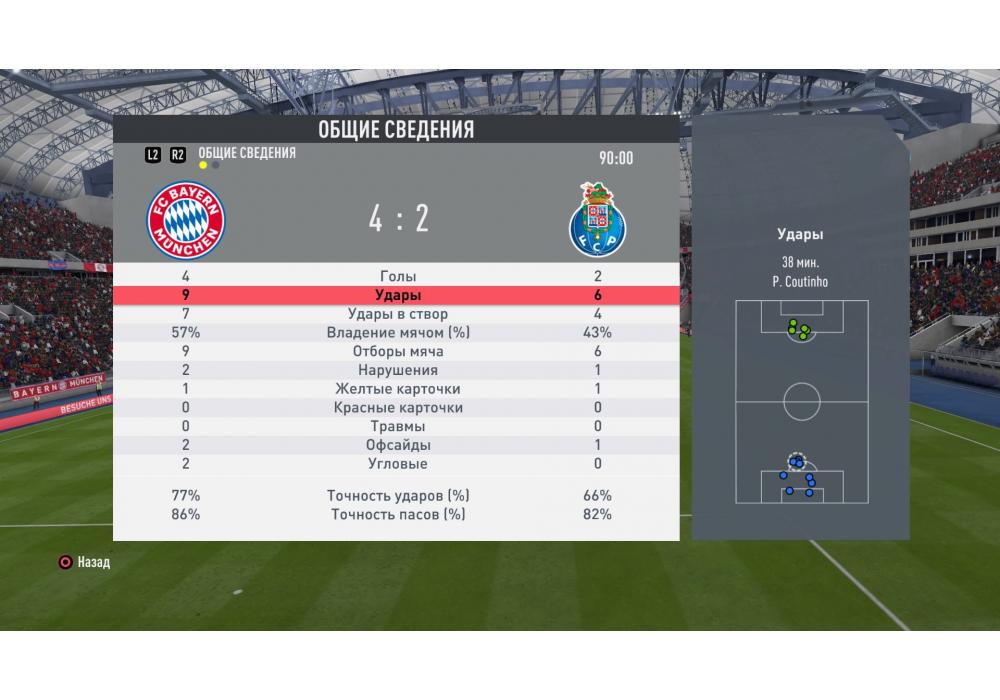Viewport: 1000px width, 700px height.
Task: Choose the Точность пасов (%) row
Action: pyautogui.click(x=398, y=514)
